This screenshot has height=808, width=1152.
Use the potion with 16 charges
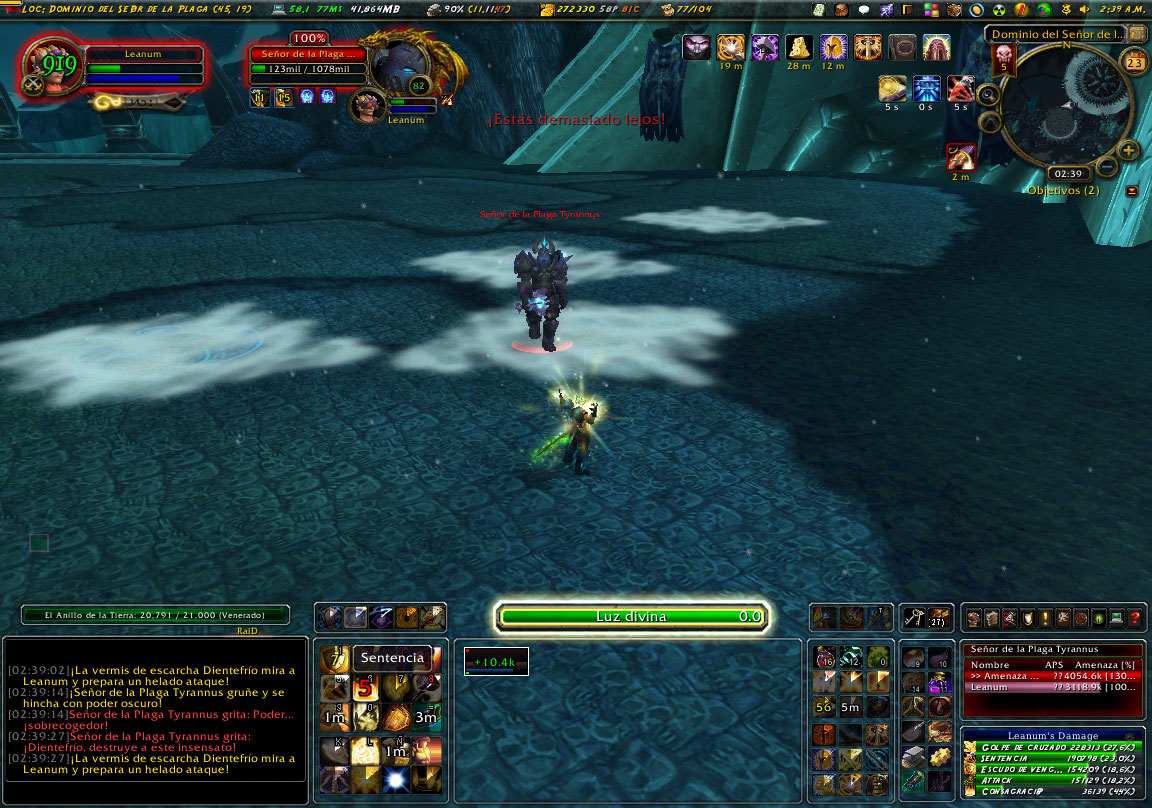[825, 657]
